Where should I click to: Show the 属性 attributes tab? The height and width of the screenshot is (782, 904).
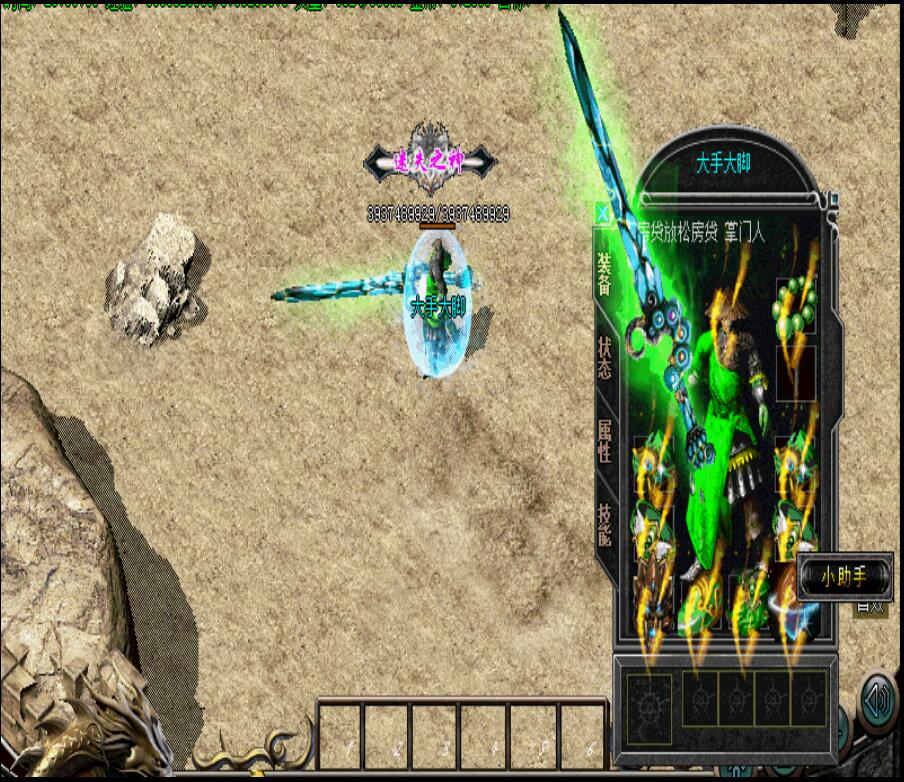[x=605, y=440]
